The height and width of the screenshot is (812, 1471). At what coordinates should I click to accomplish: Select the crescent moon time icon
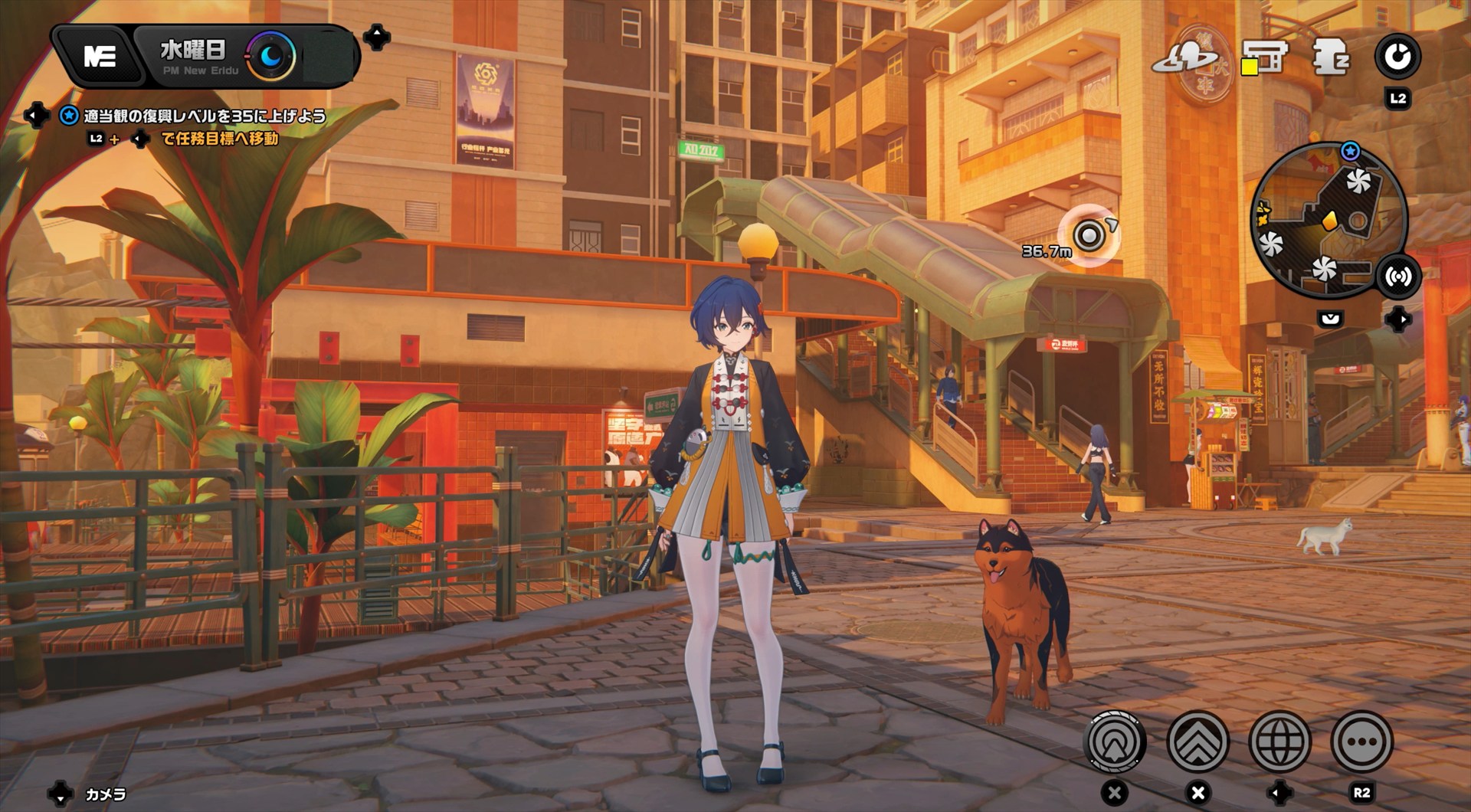271,56
